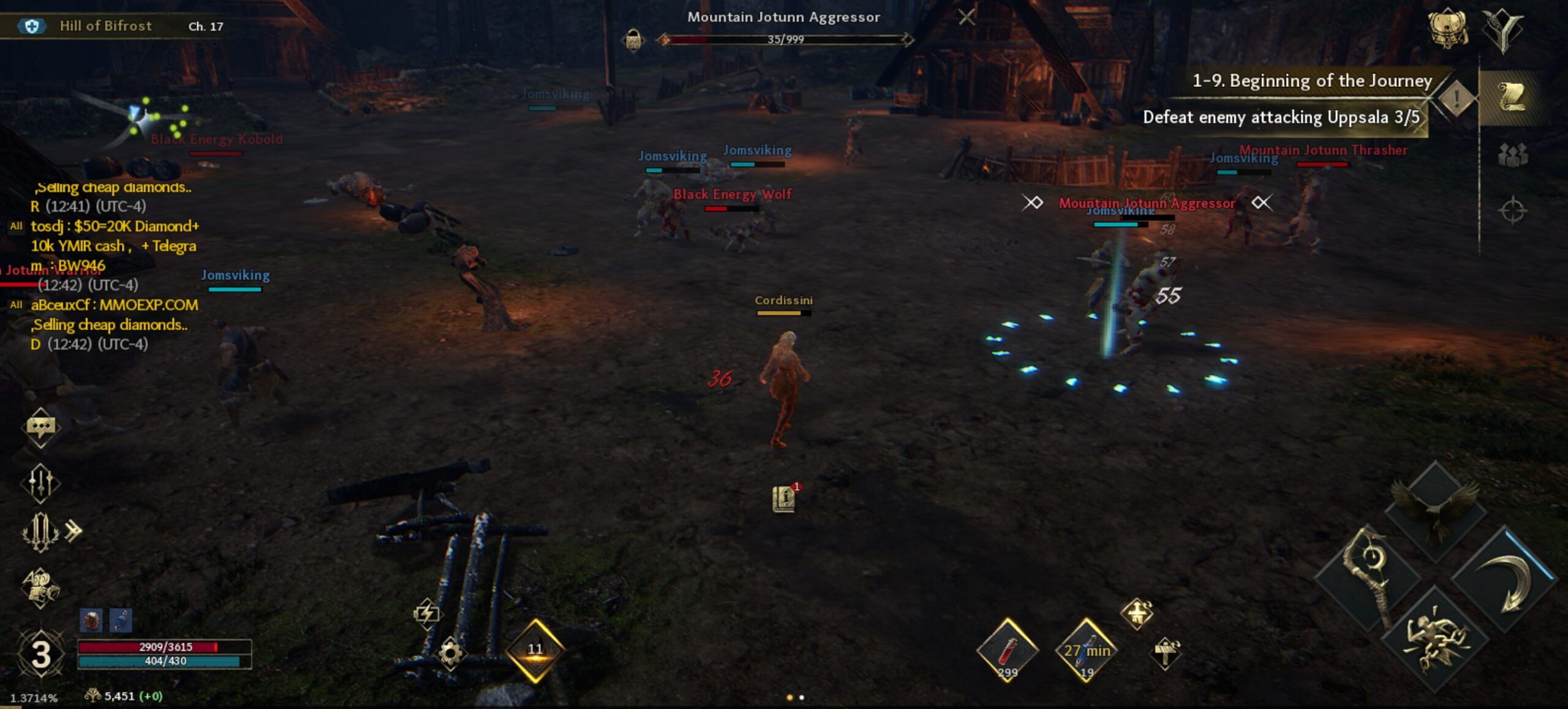This screenshot has width=1568, height=709.
Task: Open the main menu Y emblem
Action: (1502, 29)
